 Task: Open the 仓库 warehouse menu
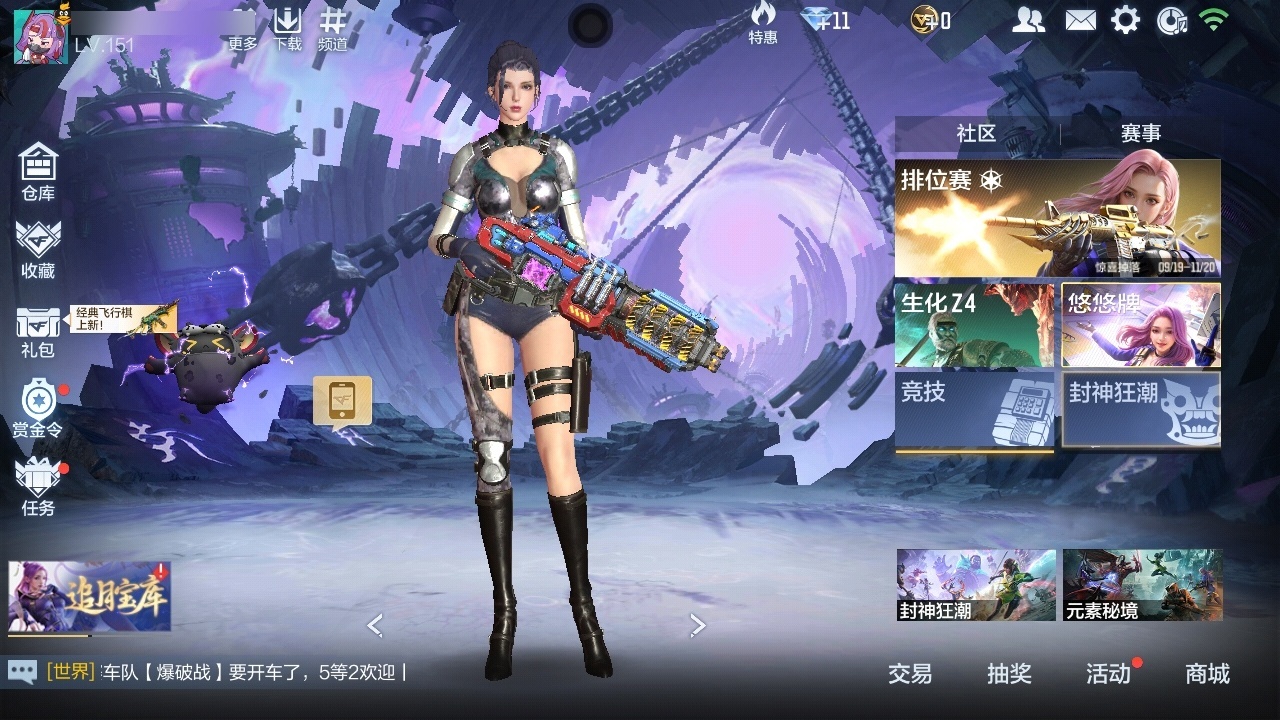coord(38,172)
